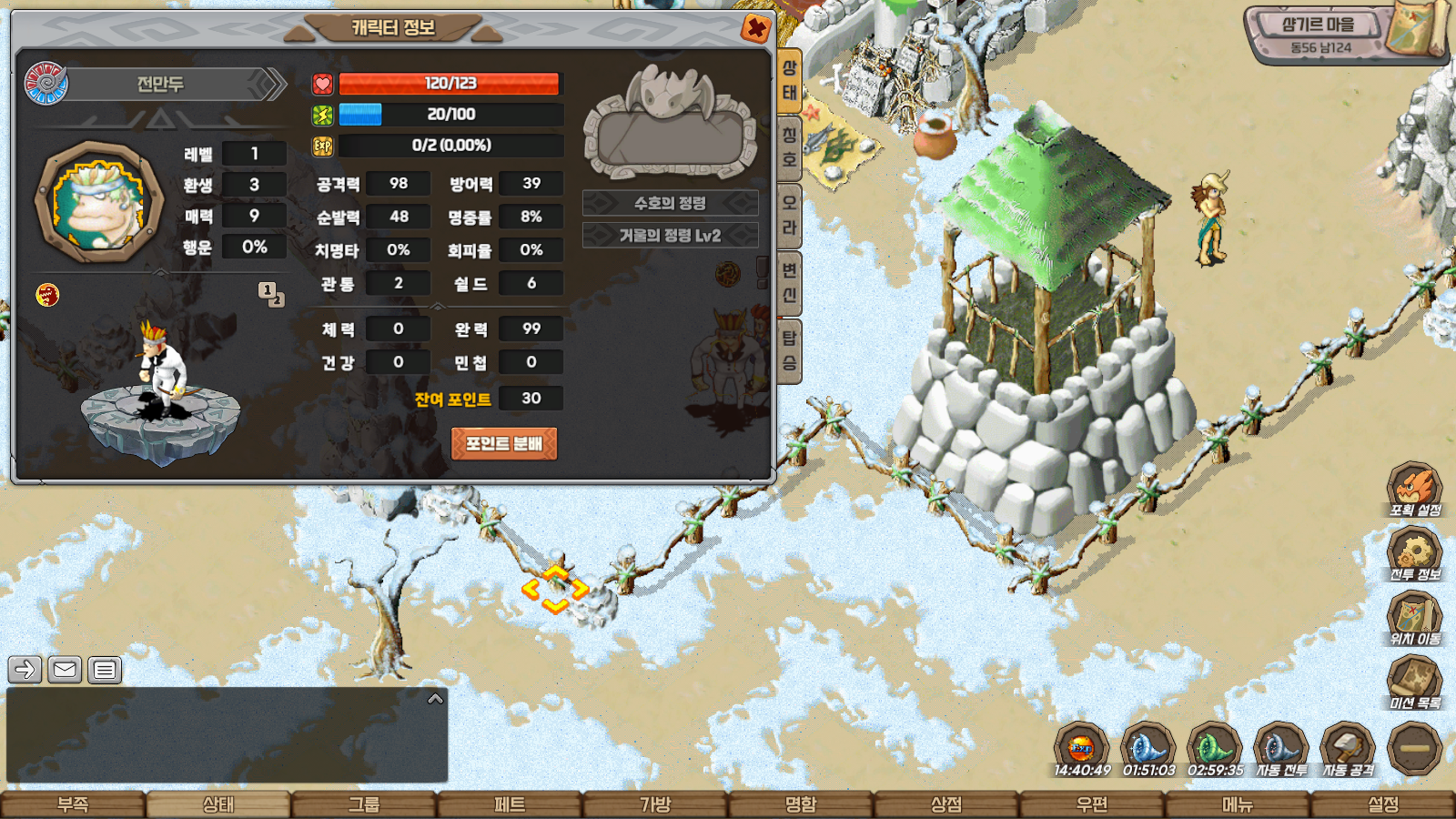Switch to the 칭호 side tab
Viewport: 1456px width, 819px height.
(x=789, y=147)
